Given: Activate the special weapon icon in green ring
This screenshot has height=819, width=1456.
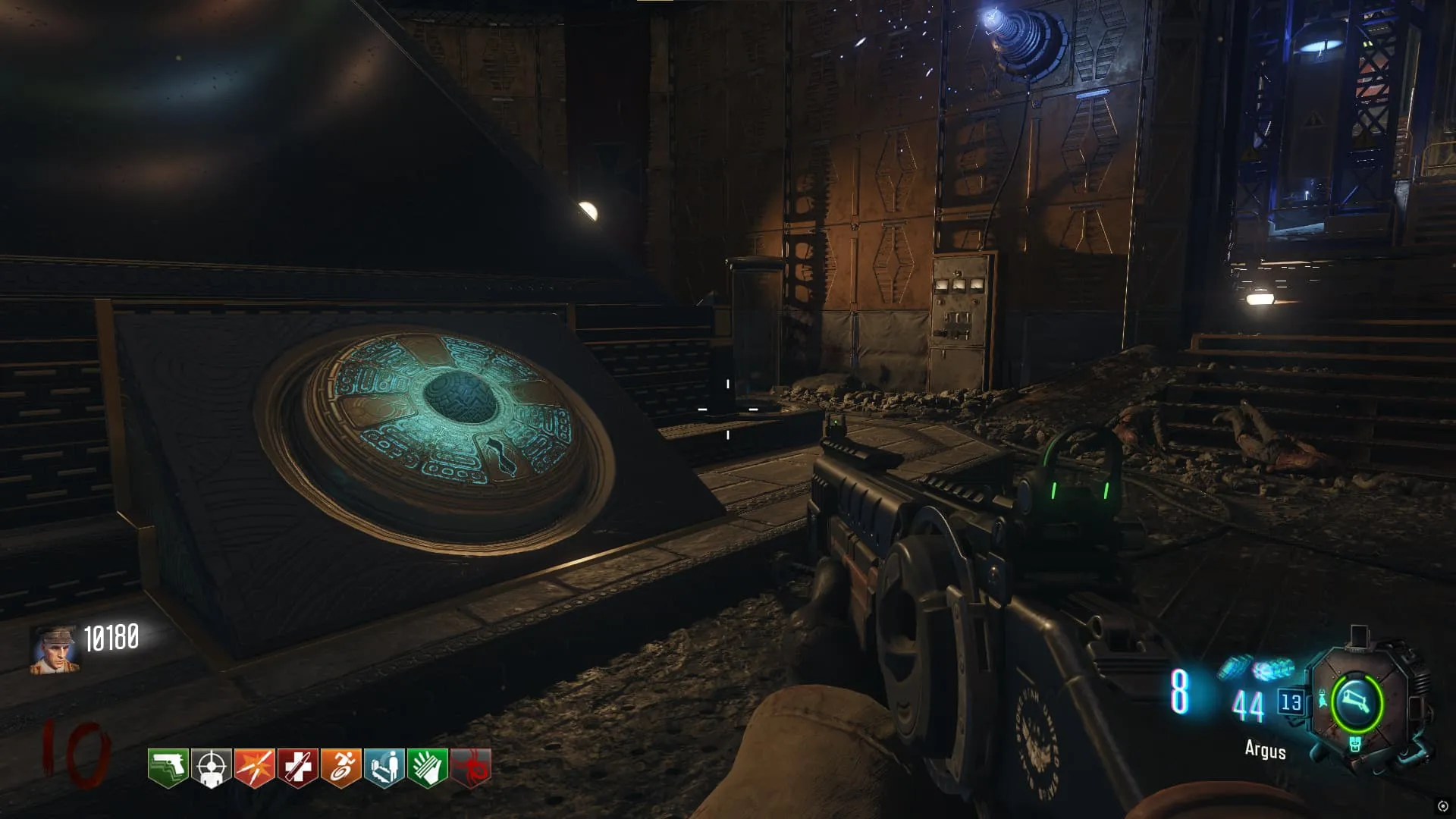Looking at the screenshot, I should point(1357,702).
